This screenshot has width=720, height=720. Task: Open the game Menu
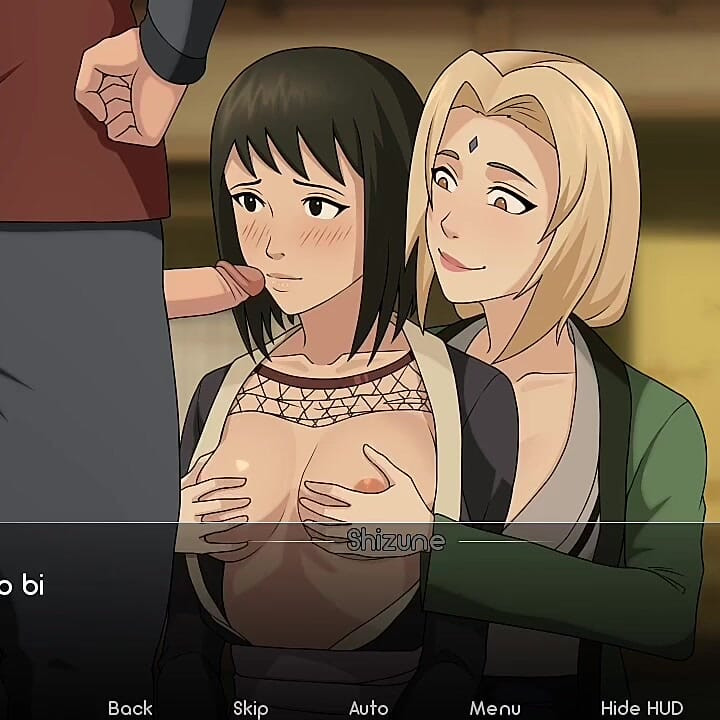[495, 708]
